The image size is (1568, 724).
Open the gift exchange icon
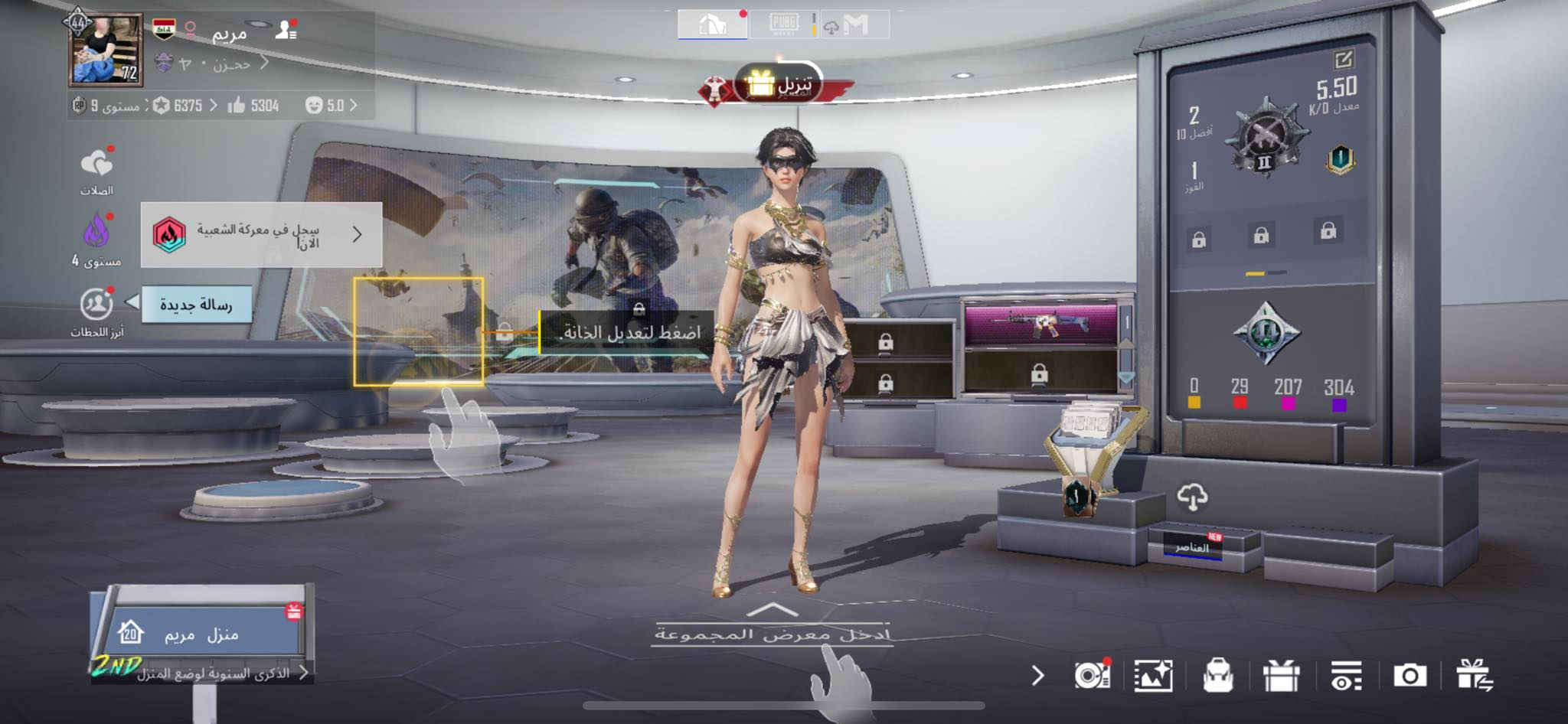(x=1474, y=676)
